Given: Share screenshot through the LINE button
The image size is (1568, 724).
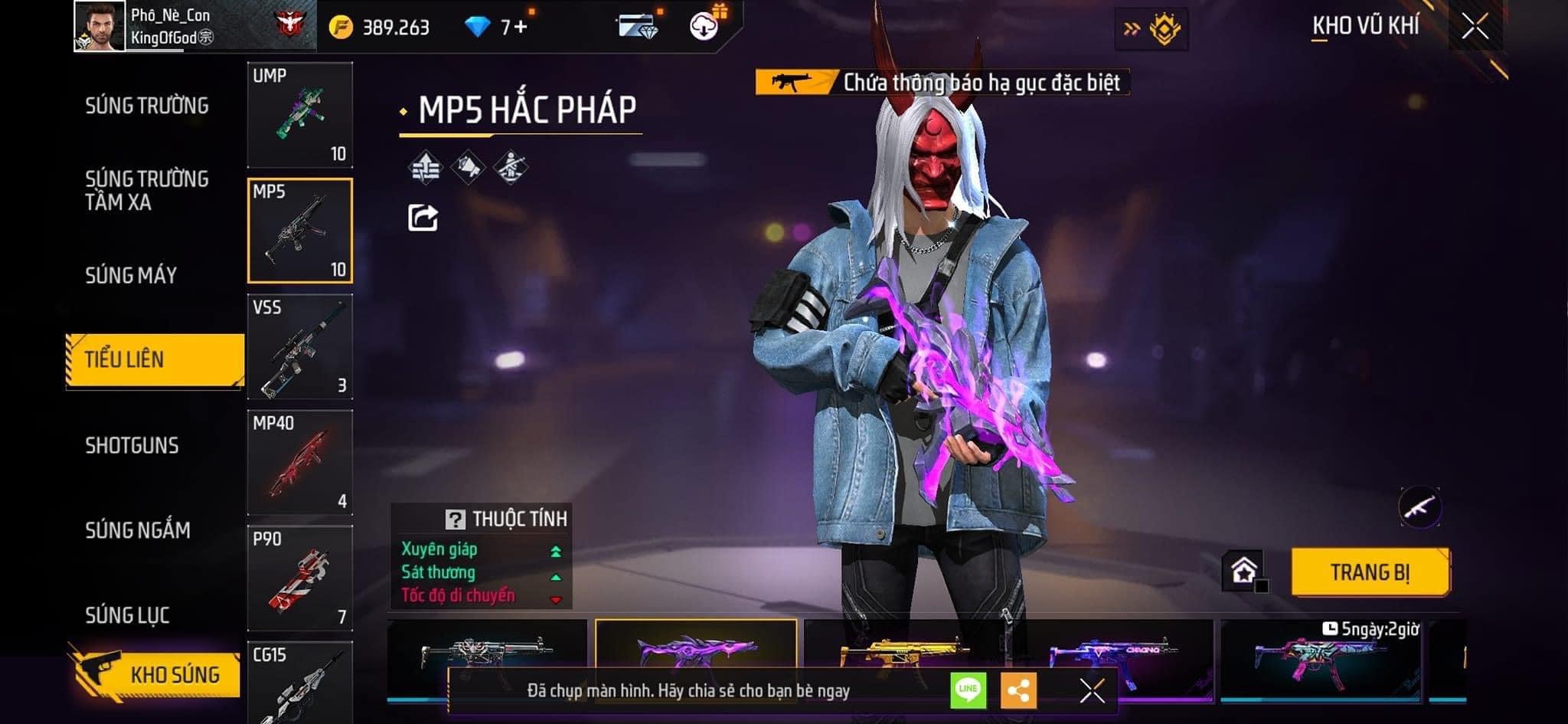Looking at the screenshot, I should 968,690.
